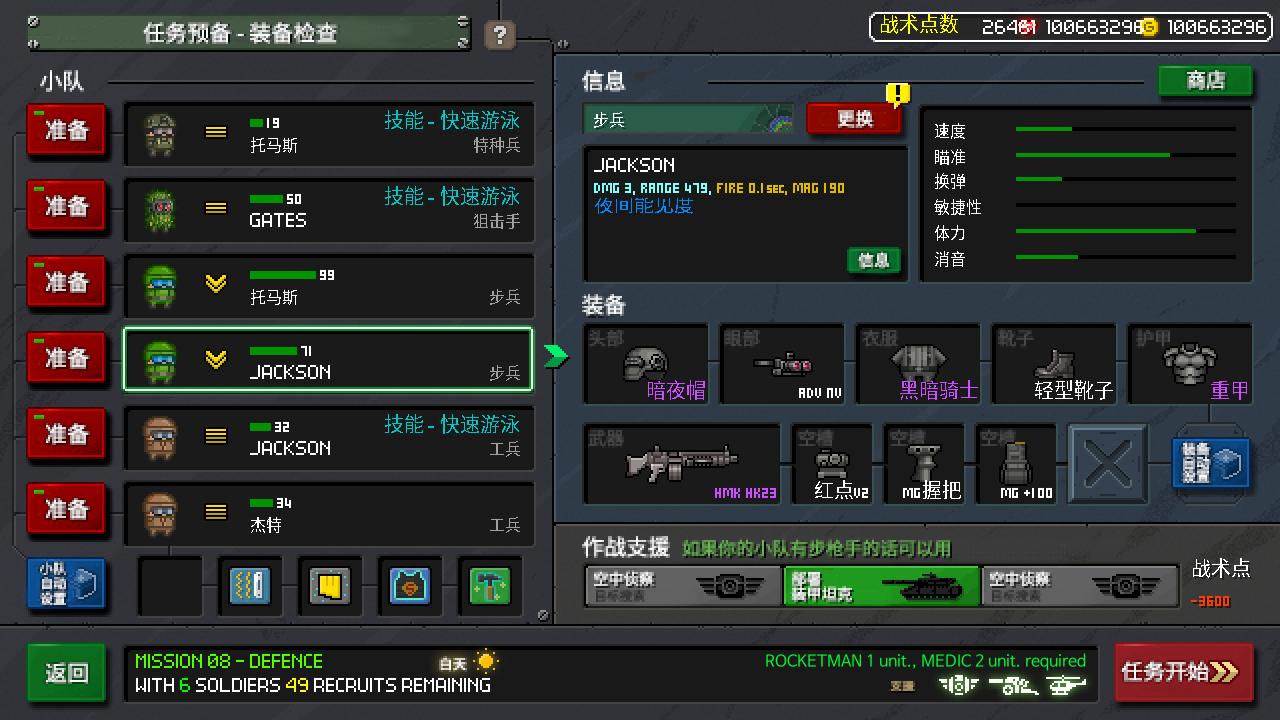Open the 商店 shop
This screenshot has width=1280, height=720.
(x=1205, y=81)
